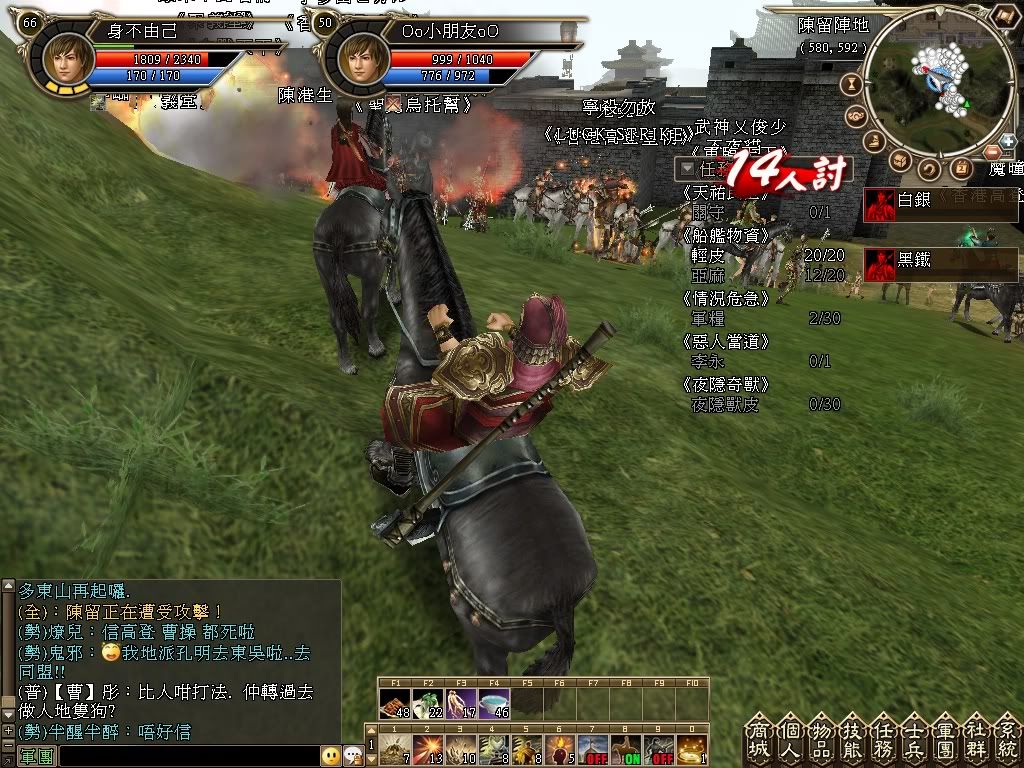
Task: Click the 軍團 chat channel button
Action: (x=36, y=756)
